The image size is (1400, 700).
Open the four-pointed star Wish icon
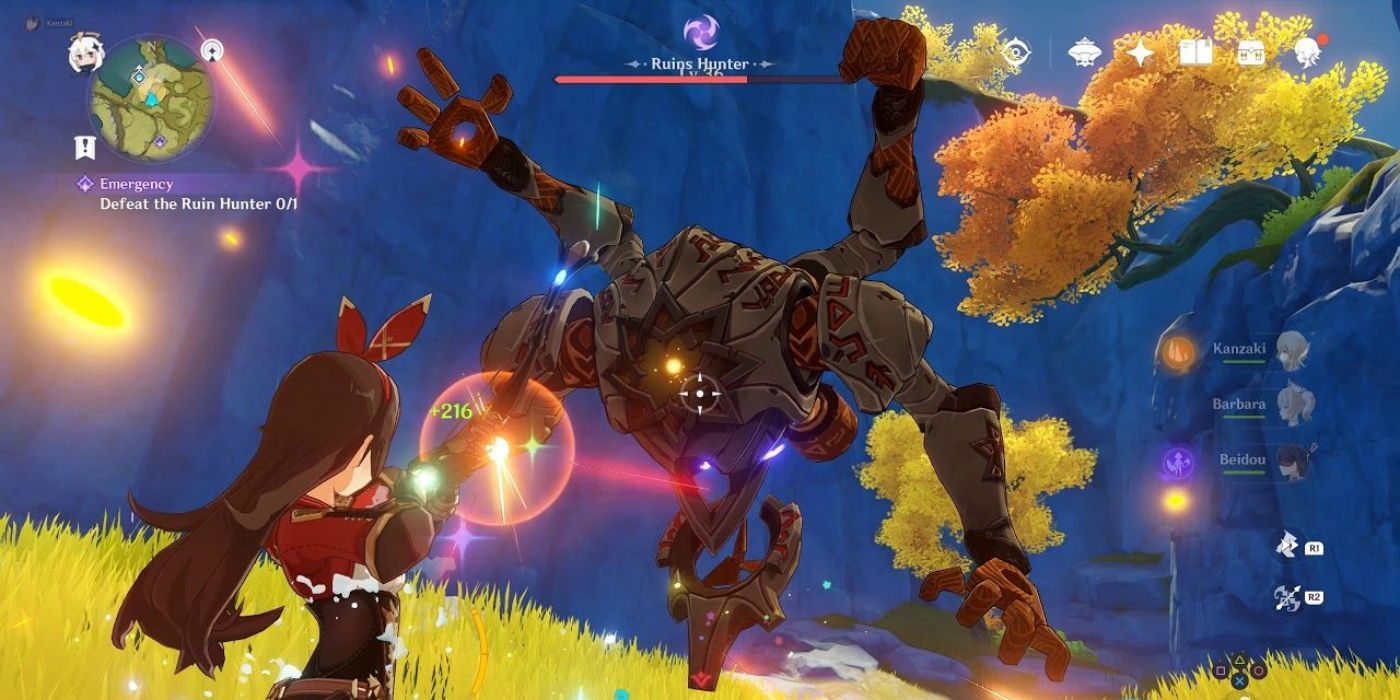click(x=1141, y=52)
